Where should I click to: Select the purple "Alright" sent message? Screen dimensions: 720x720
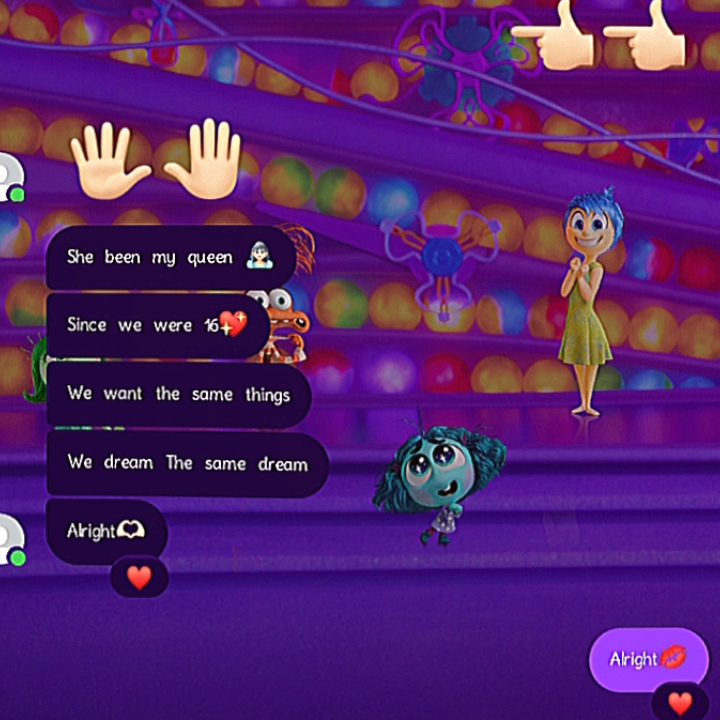pyautogui.click(x=648, y=658)
